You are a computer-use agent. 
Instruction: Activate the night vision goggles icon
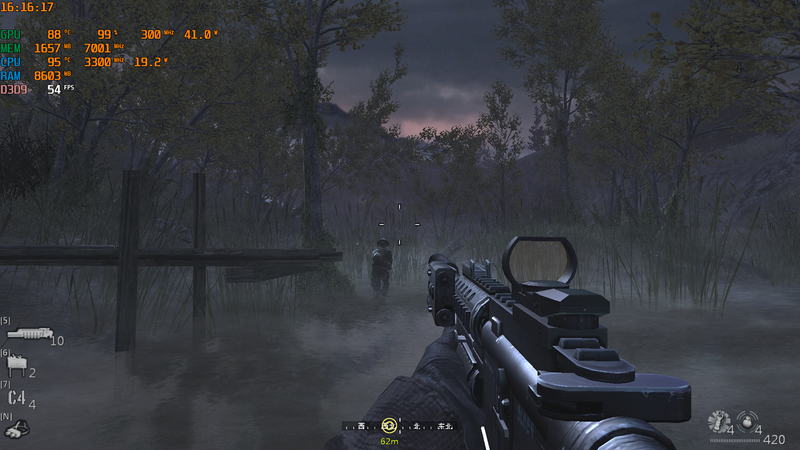(x=17, y=429)
